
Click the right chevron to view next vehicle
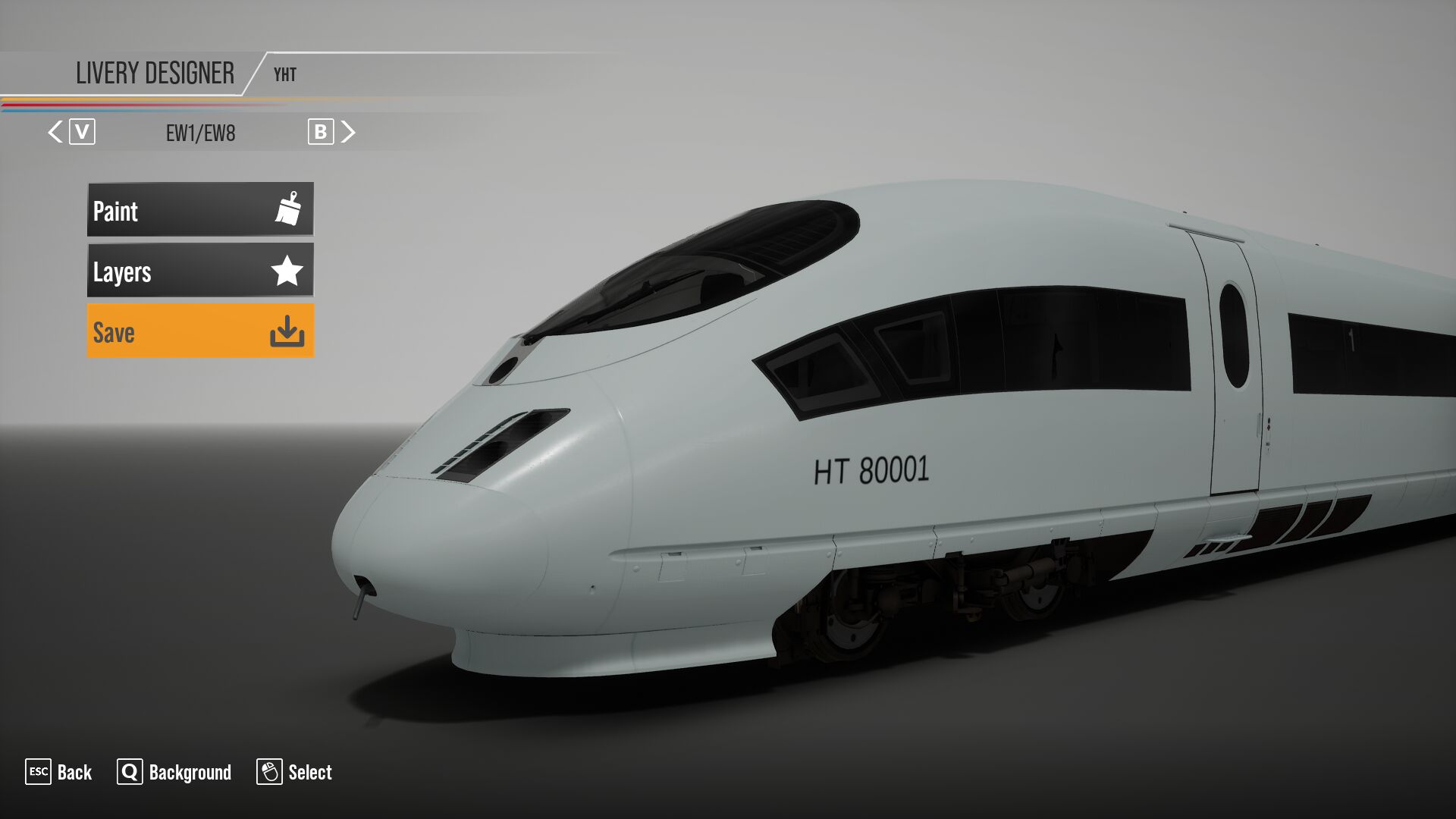(349, 130)
